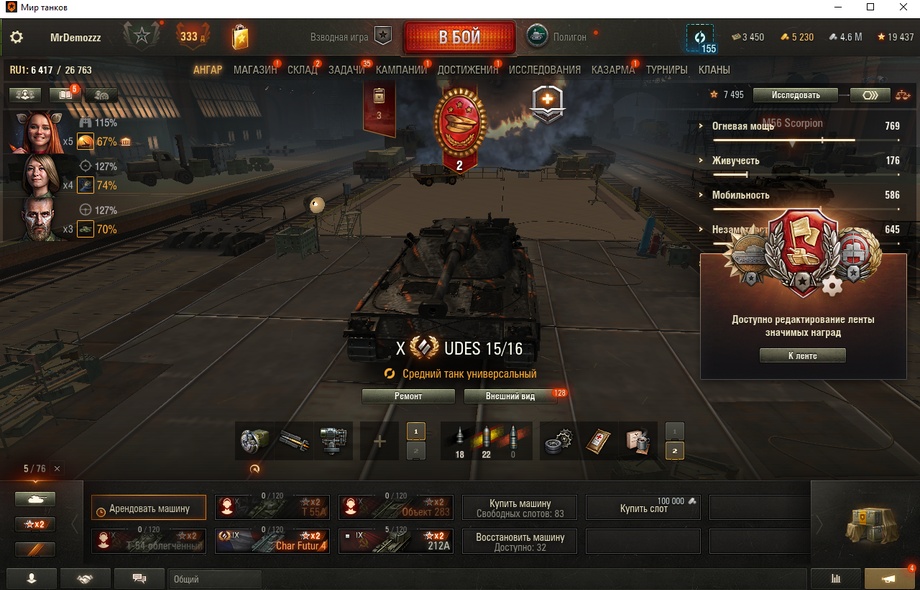
Task: Select the 212A vehicle in carousel
Action: tap(395, 541)
